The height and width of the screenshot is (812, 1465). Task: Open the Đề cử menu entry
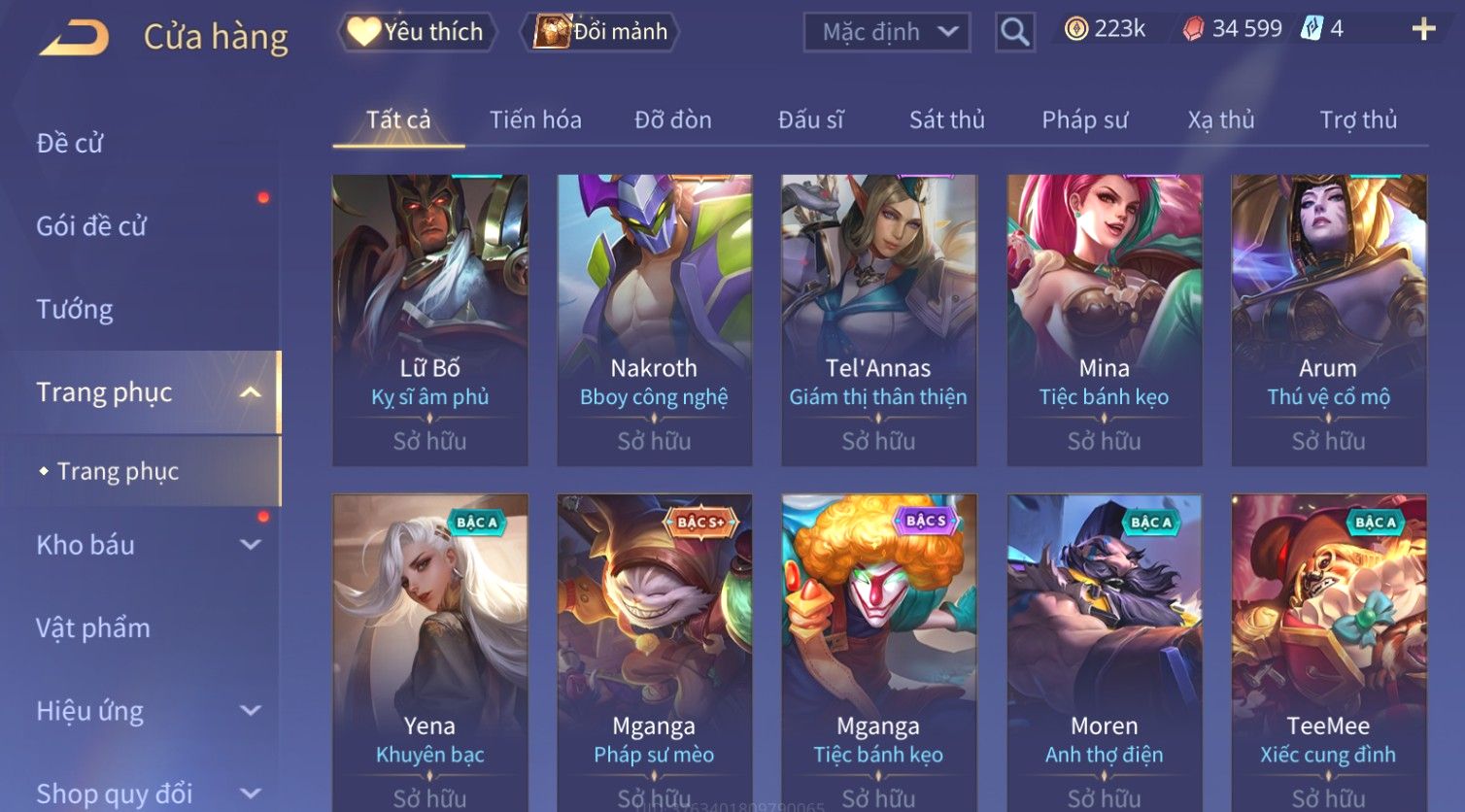coord(70,143)
